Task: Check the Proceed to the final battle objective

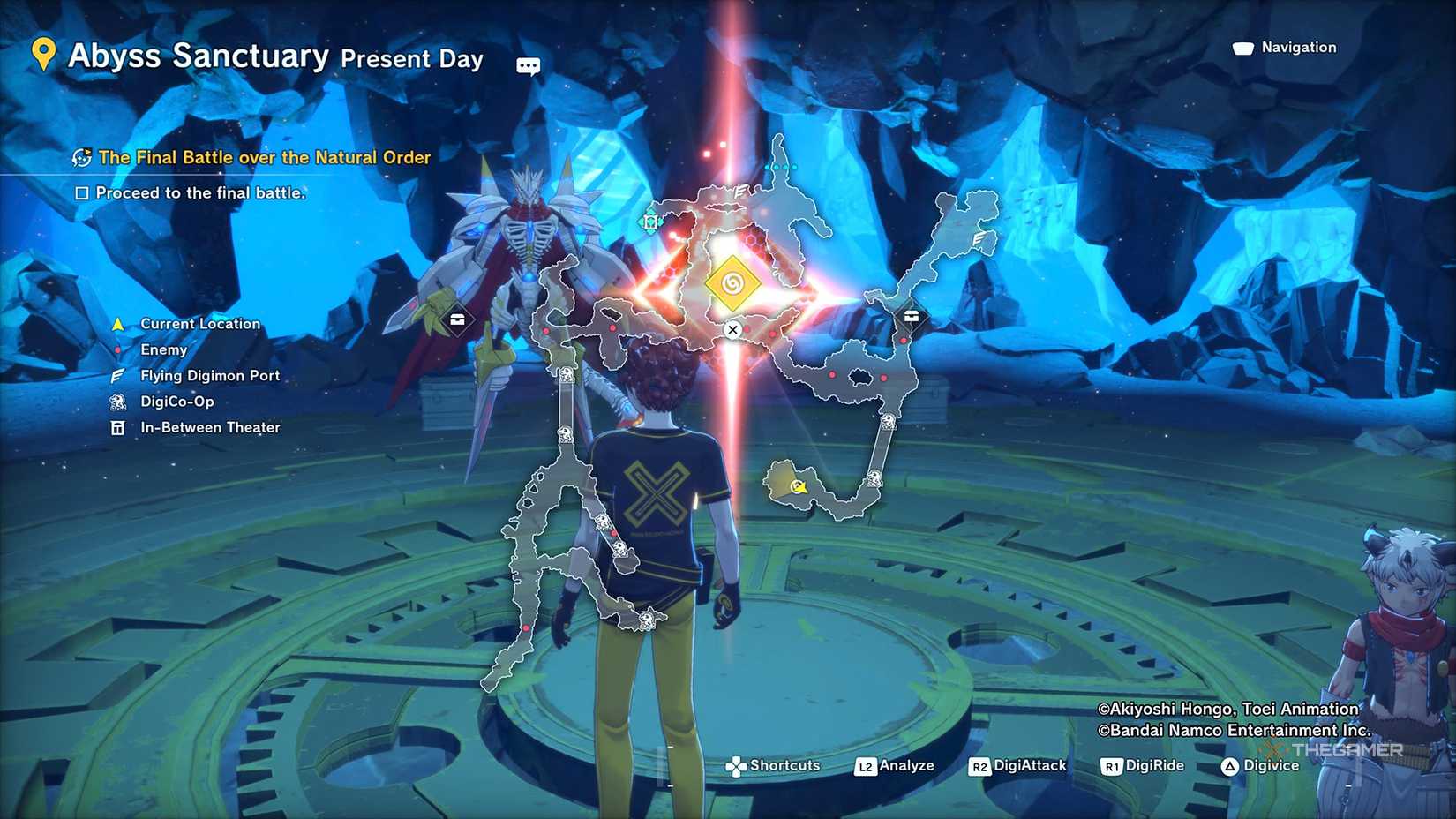Action: (x=82, y=193)
